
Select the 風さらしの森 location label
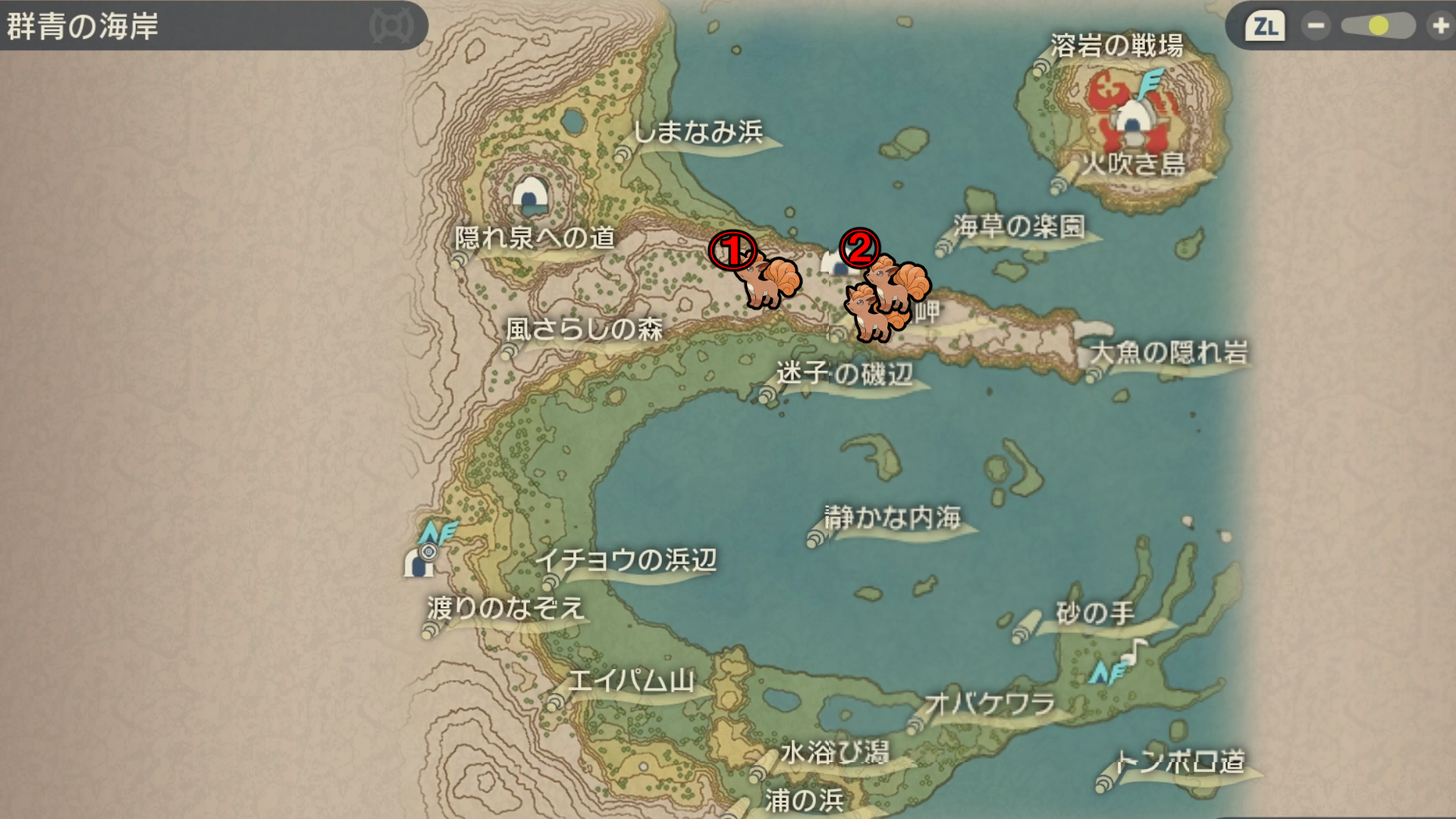click(584, 329)
